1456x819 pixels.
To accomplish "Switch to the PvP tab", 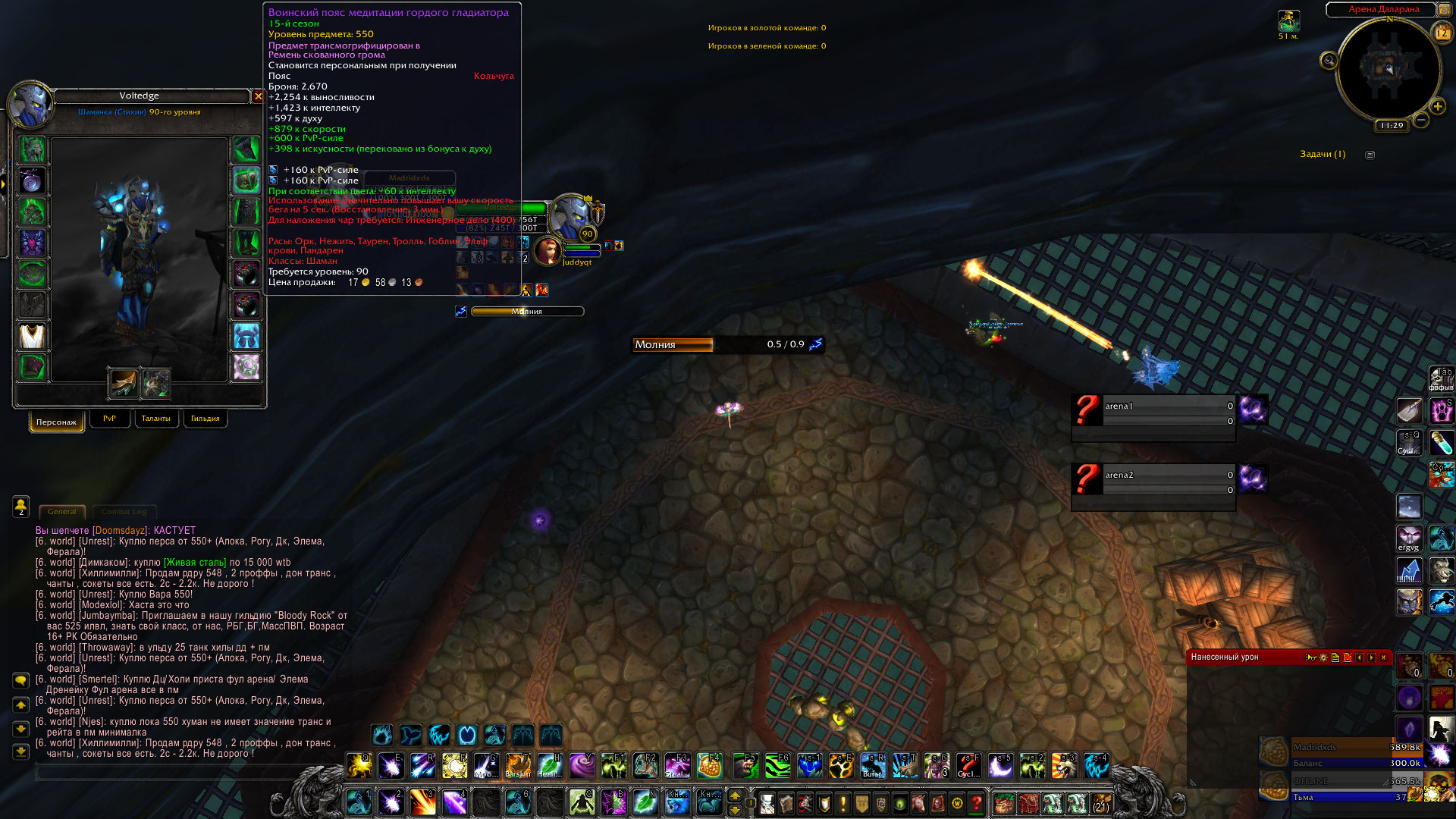I will point(109,419).
